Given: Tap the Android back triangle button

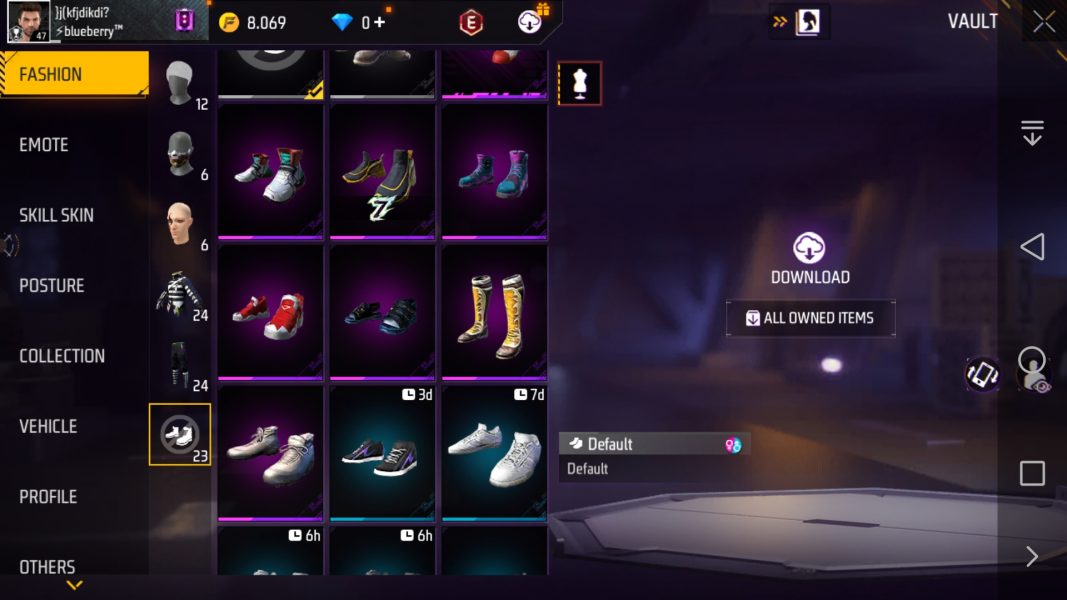Looking at the screenshot, I should (x=1032, y=247).
